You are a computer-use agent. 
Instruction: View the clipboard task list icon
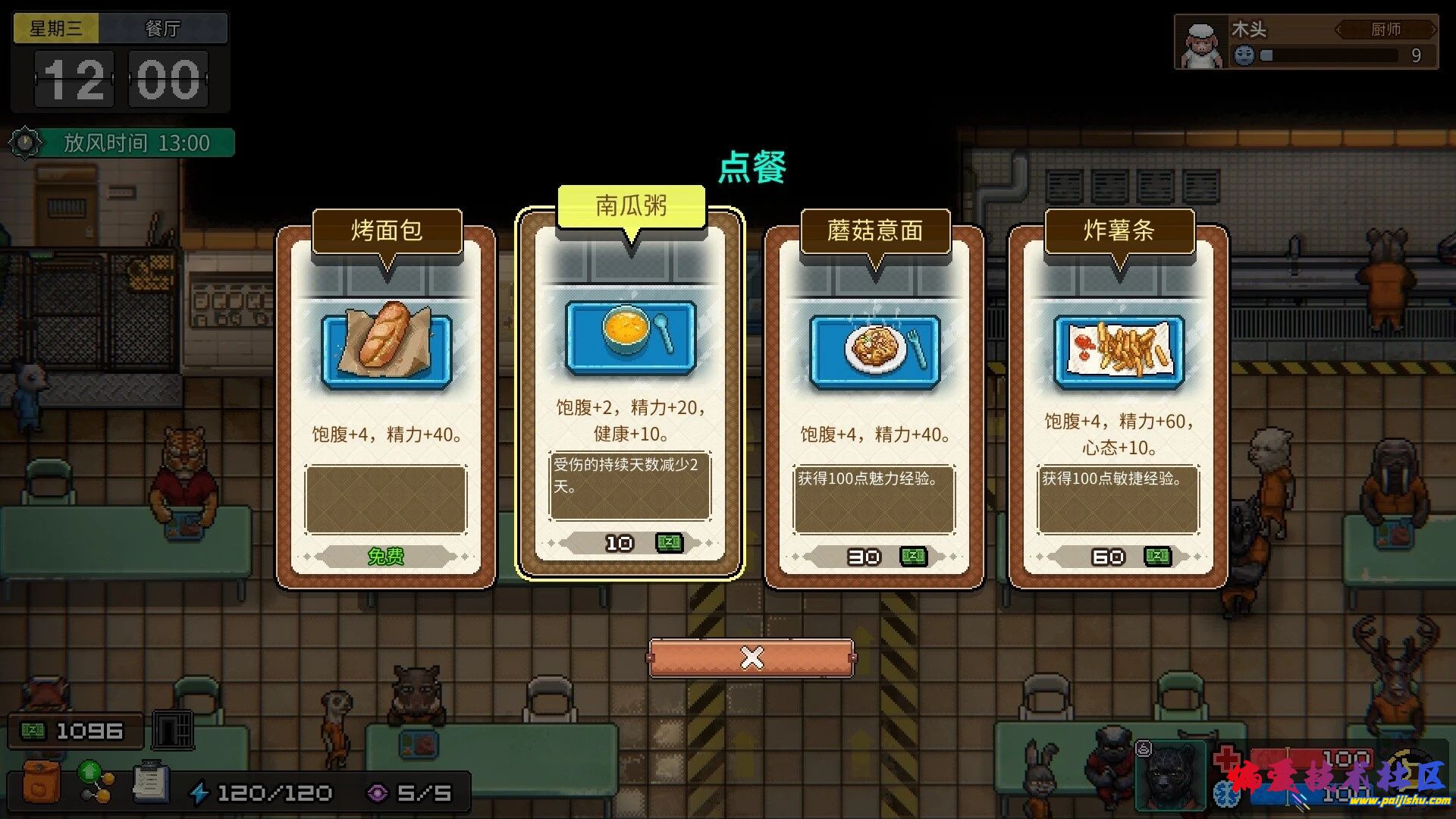coord(149,781)
